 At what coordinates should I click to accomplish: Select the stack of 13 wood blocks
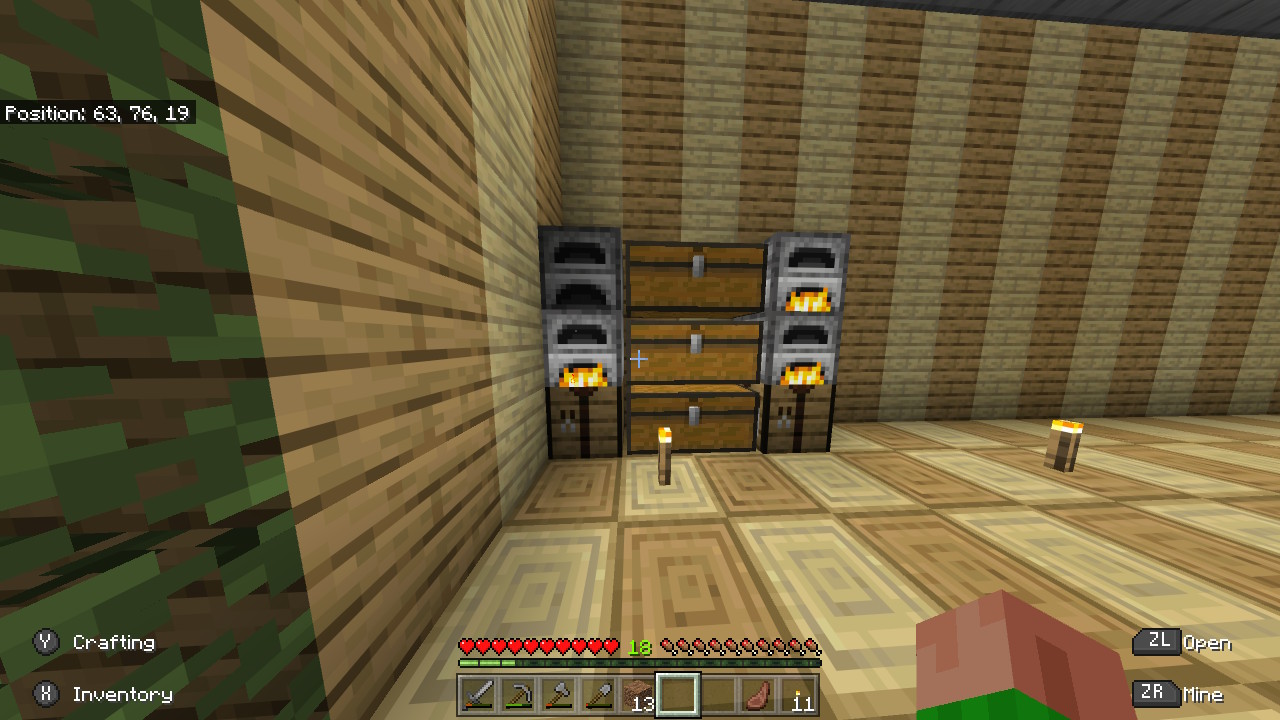(638, 695)
